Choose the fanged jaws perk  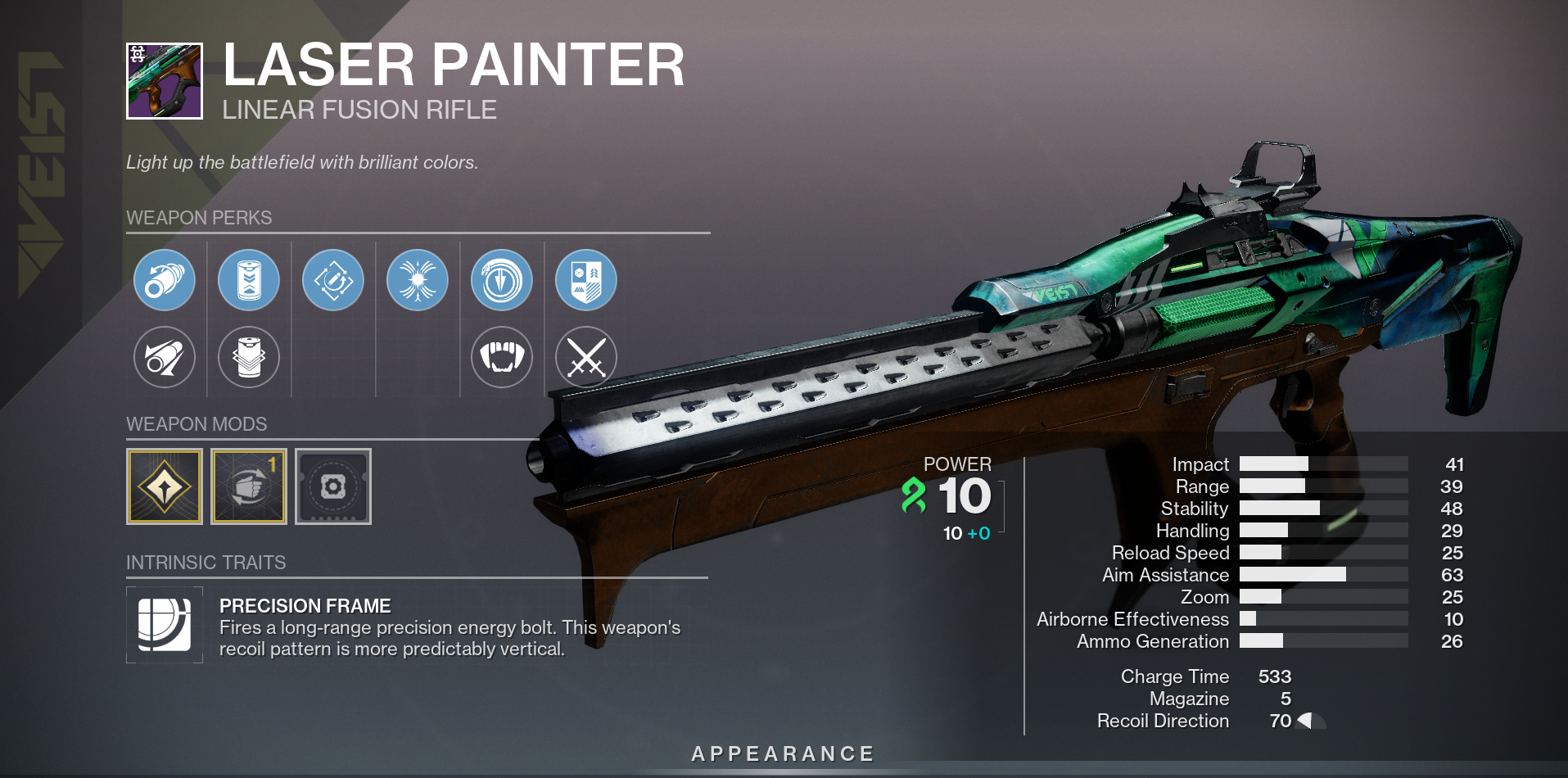[502, 357]
